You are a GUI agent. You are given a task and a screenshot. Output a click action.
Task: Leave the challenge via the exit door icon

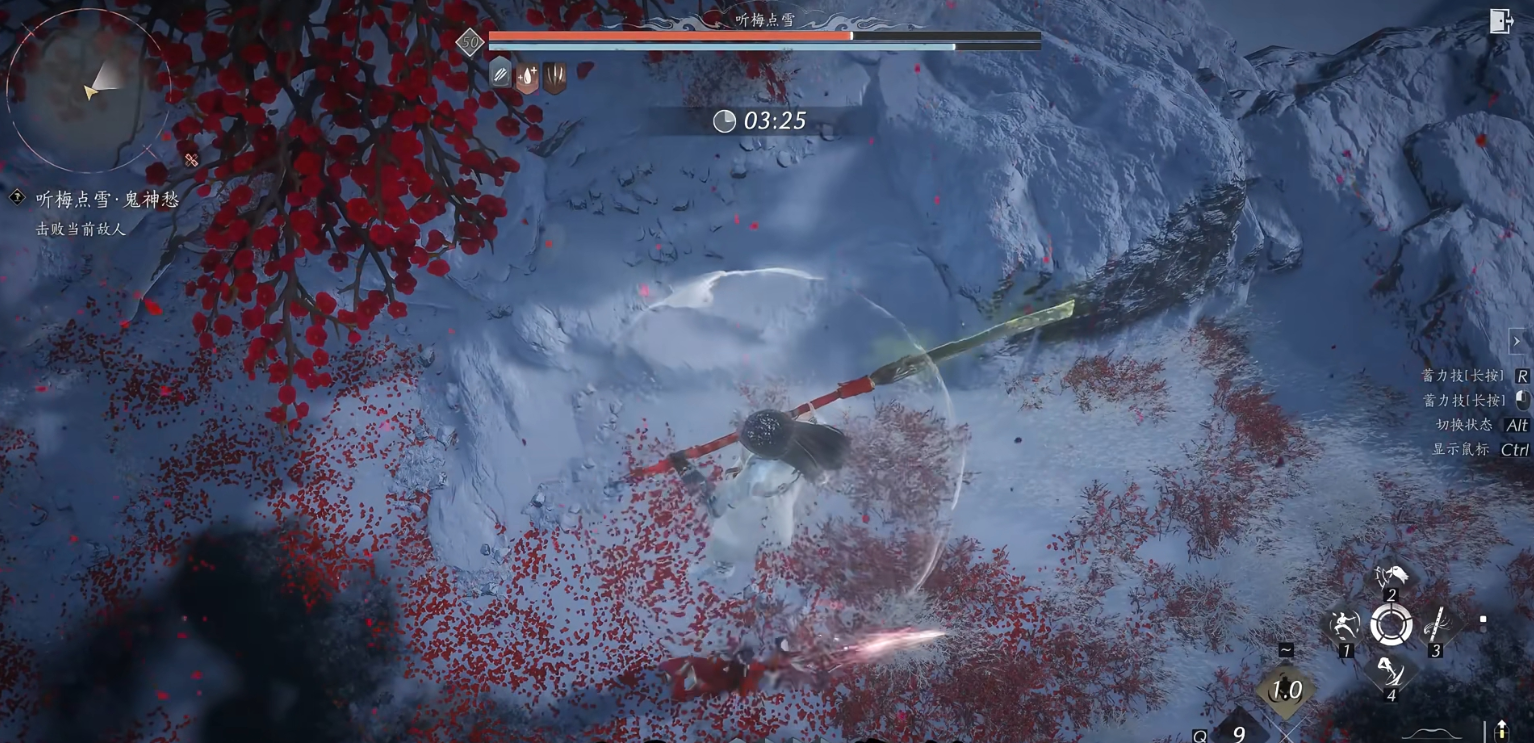point(1500,21)
